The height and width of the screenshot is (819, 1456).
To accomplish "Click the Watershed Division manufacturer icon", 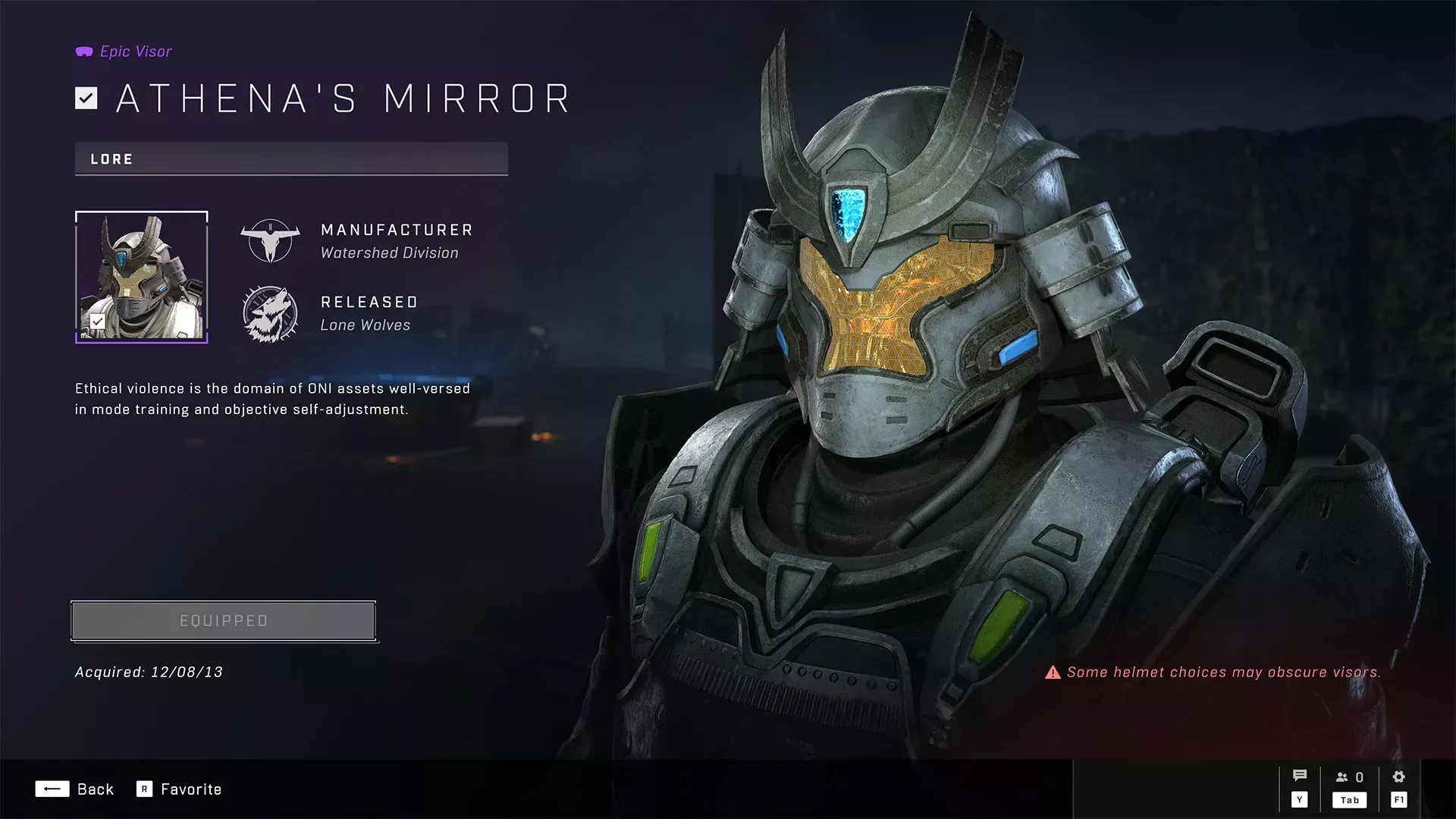I will coord(269,240).
